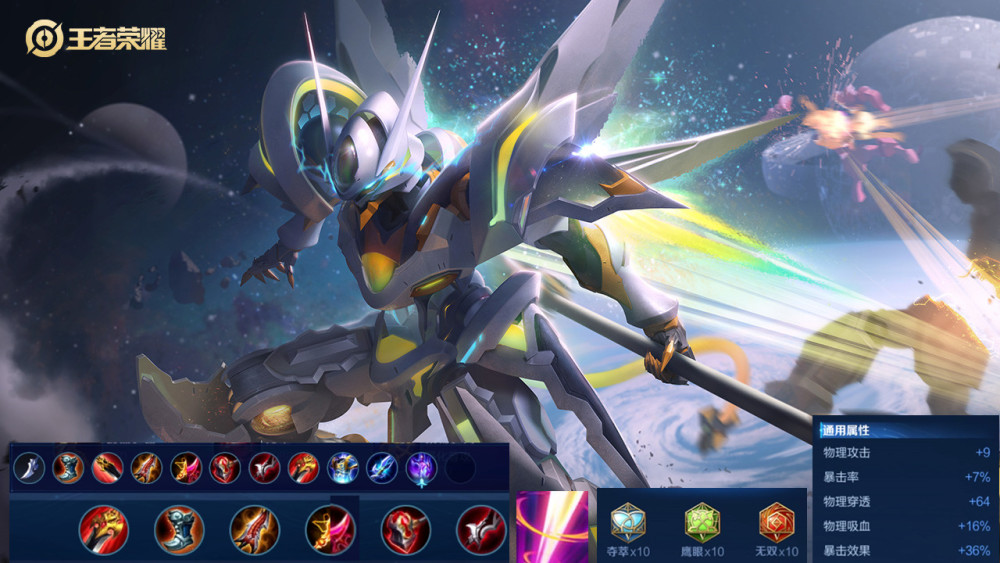Image resolution: width=1000 pixels, height=563 pixels.
Task: Select the large red spiked sword item
Action: tap(255, 529)
